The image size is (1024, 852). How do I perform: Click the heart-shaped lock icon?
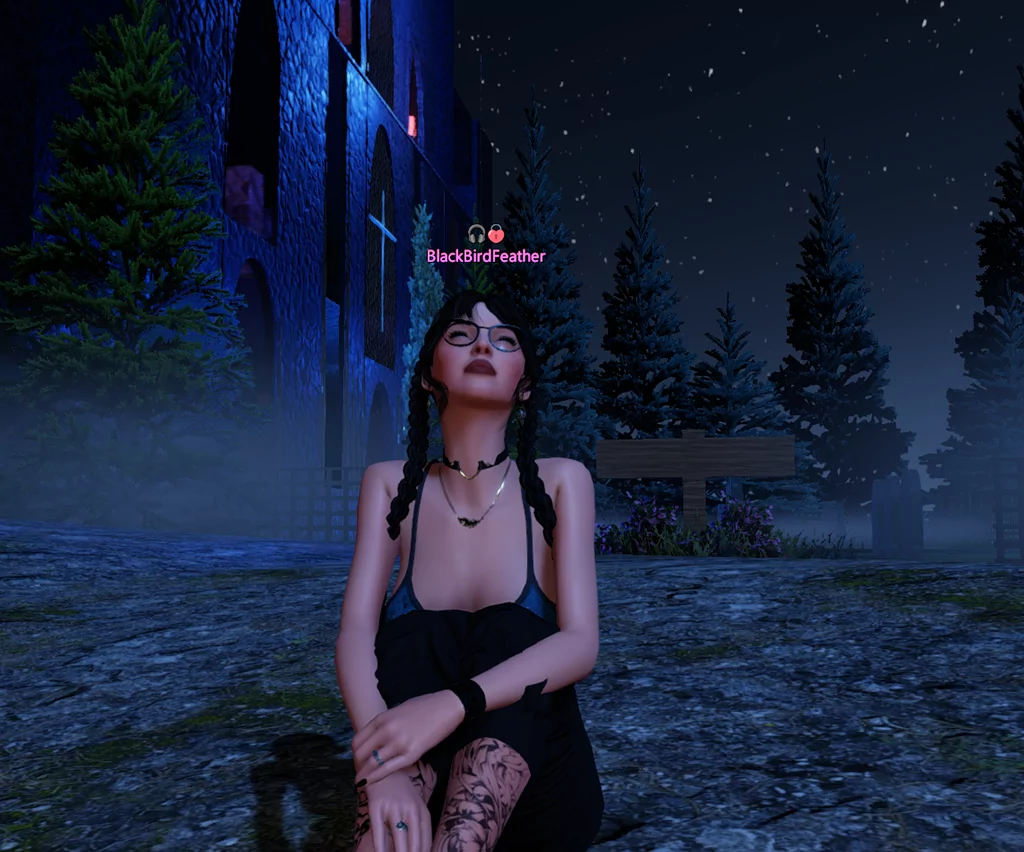(496, 235)
